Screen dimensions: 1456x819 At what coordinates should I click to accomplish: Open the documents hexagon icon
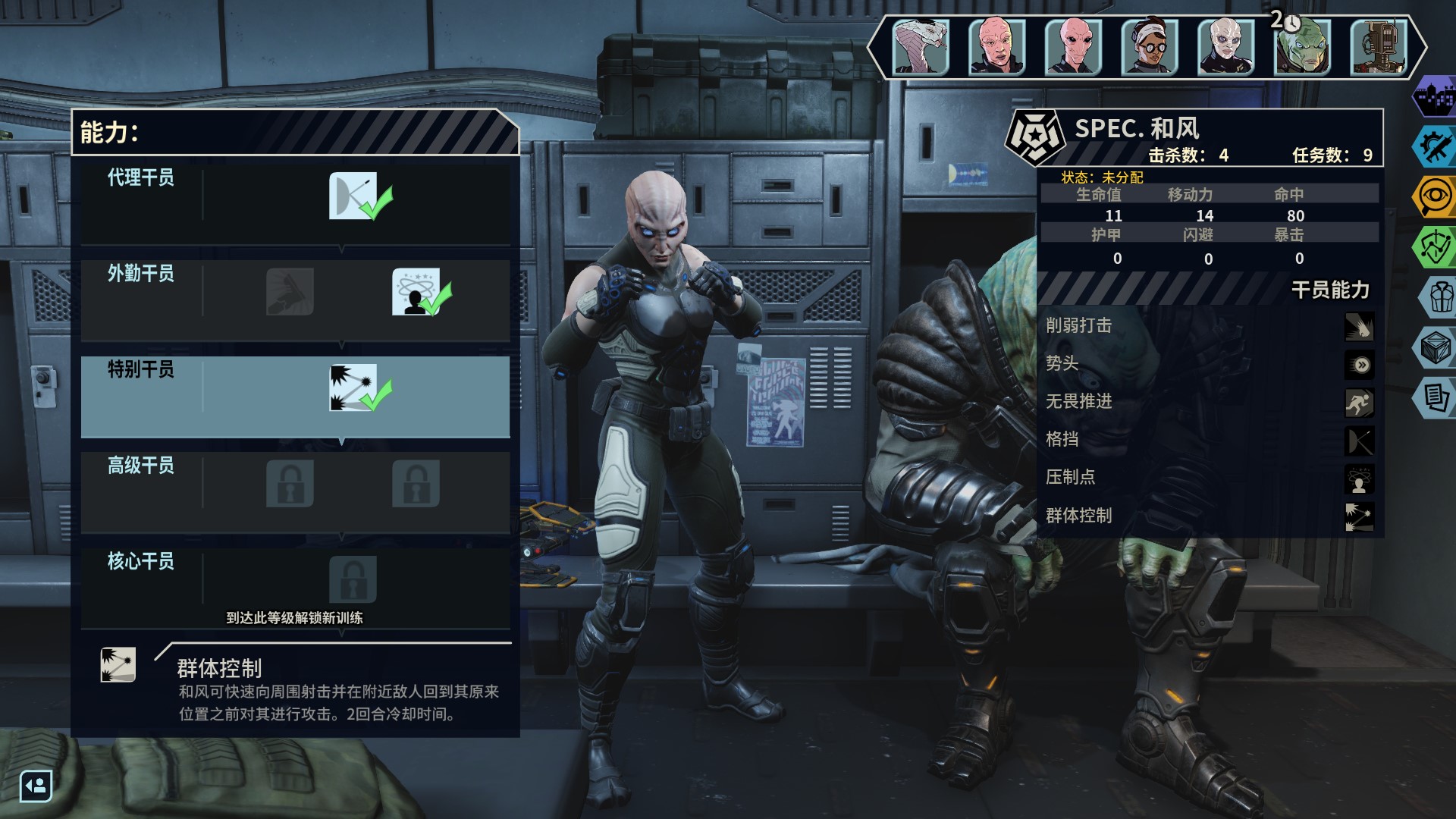[x=1435, y=397]
